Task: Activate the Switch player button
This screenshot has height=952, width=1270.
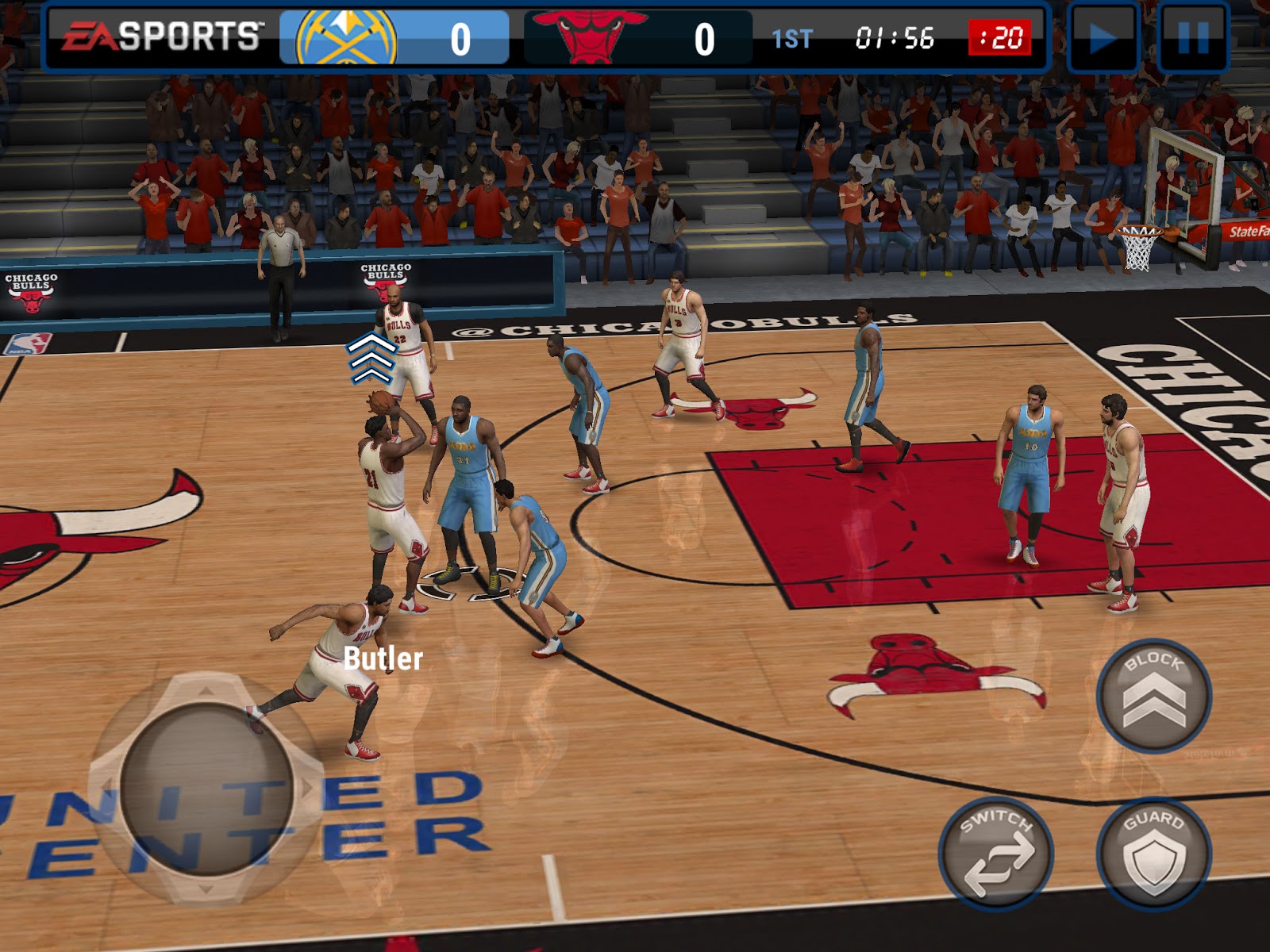Action: (x=996, y=854)
